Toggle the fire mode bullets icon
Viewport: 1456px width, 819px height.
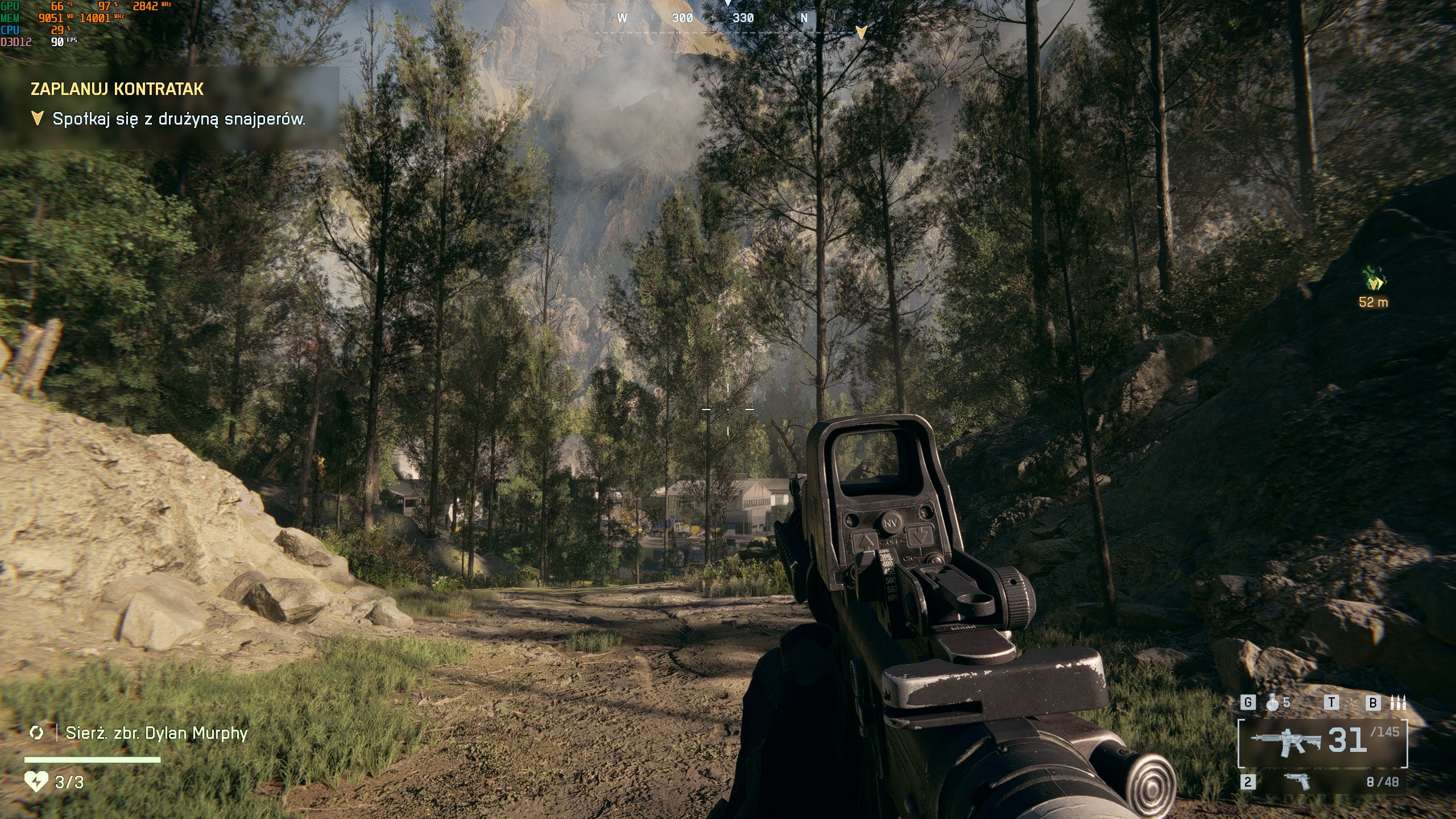point(1398,703)
